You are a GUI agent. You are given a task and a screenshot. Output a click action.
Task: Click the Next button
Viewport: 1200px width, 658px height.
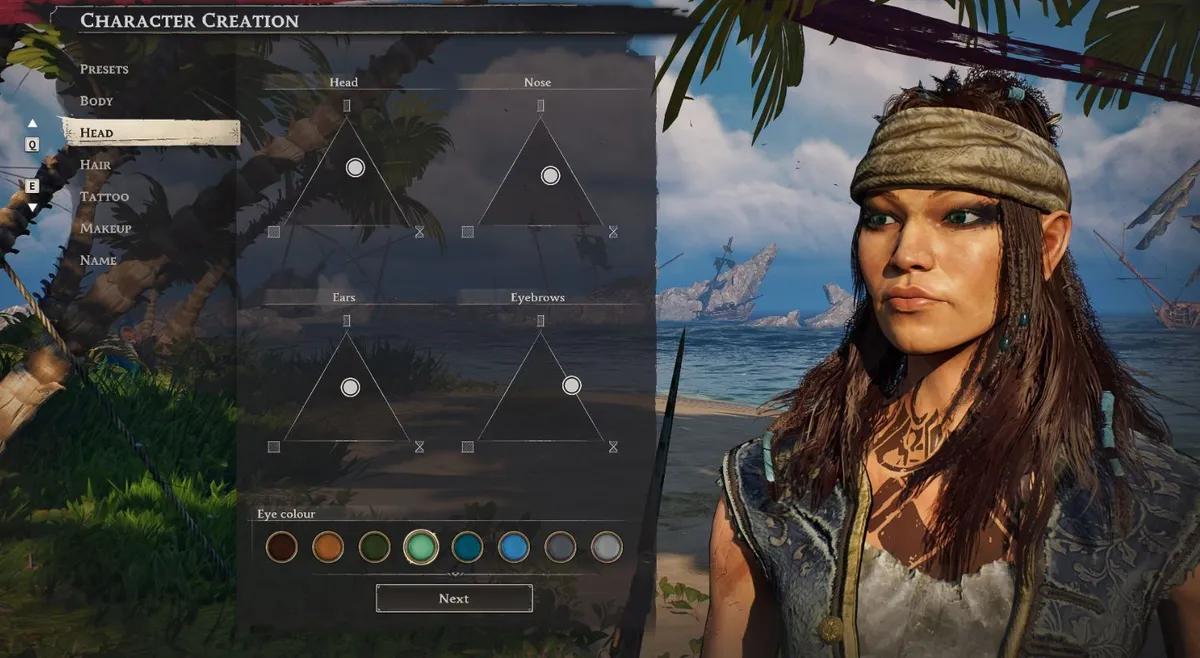pos(454,598)
